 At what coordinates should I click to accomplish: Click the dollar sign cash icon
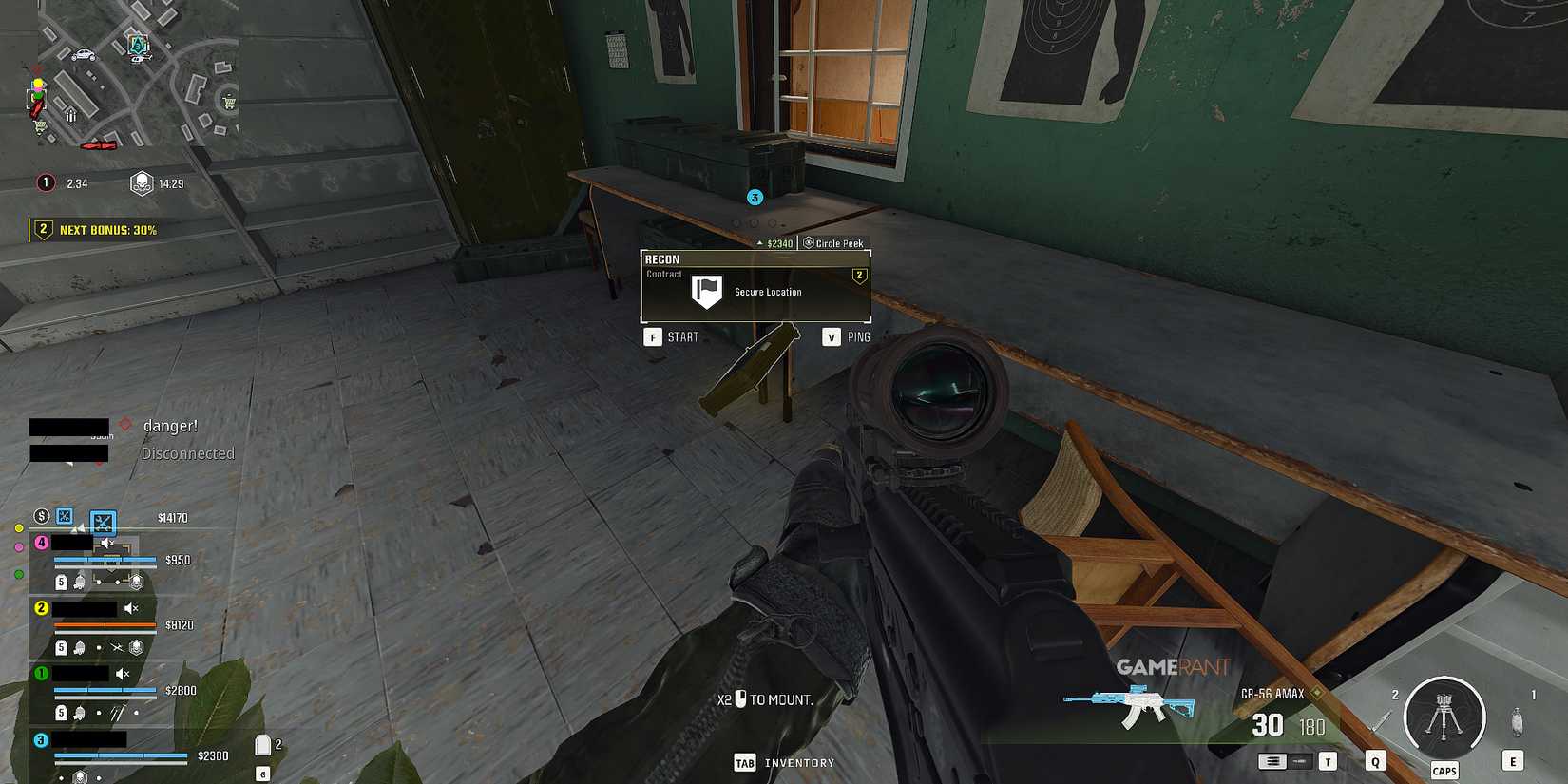(41, 517)
